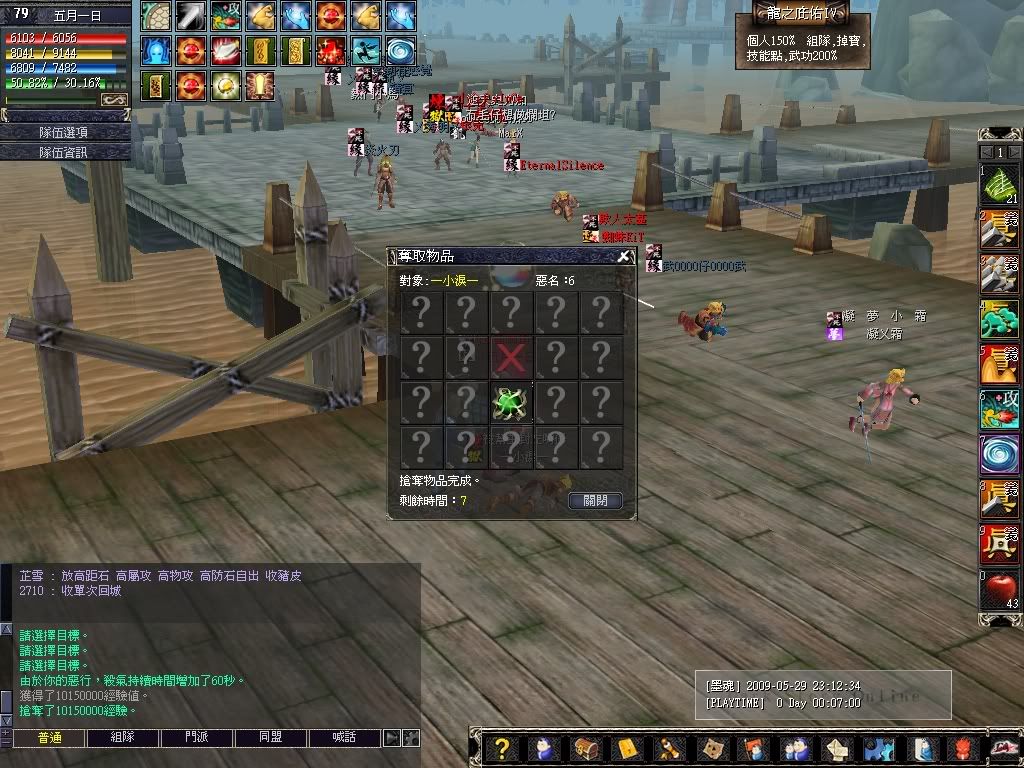Activate the green cloud skill in hotbar slot 4
1024x768 pixels.
[x=998, y=320]
